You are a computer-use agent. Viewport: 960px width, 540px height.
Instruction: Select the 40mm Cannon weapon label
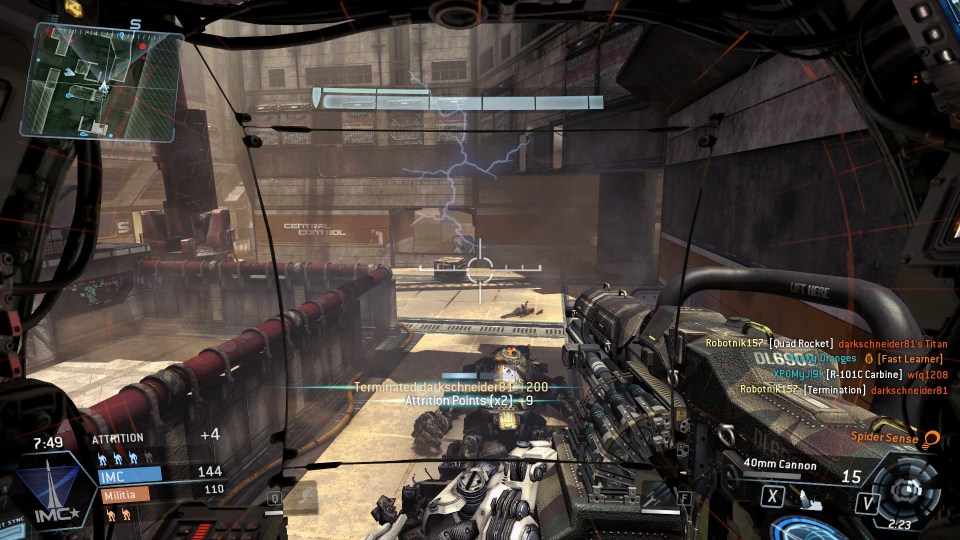tap(780, 464)
